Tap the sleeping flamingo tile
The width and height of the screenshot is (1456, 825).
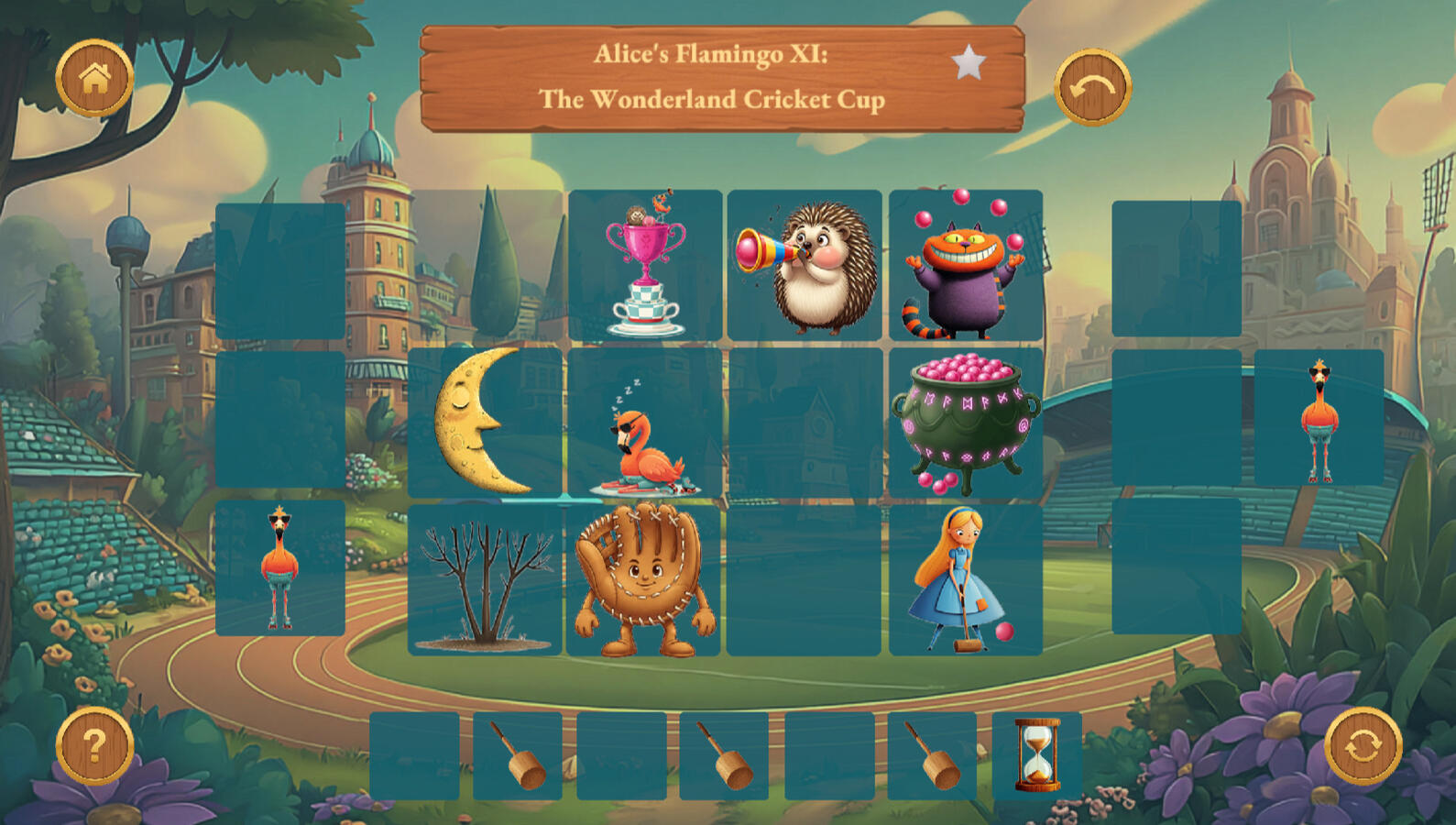coord(645,423)
